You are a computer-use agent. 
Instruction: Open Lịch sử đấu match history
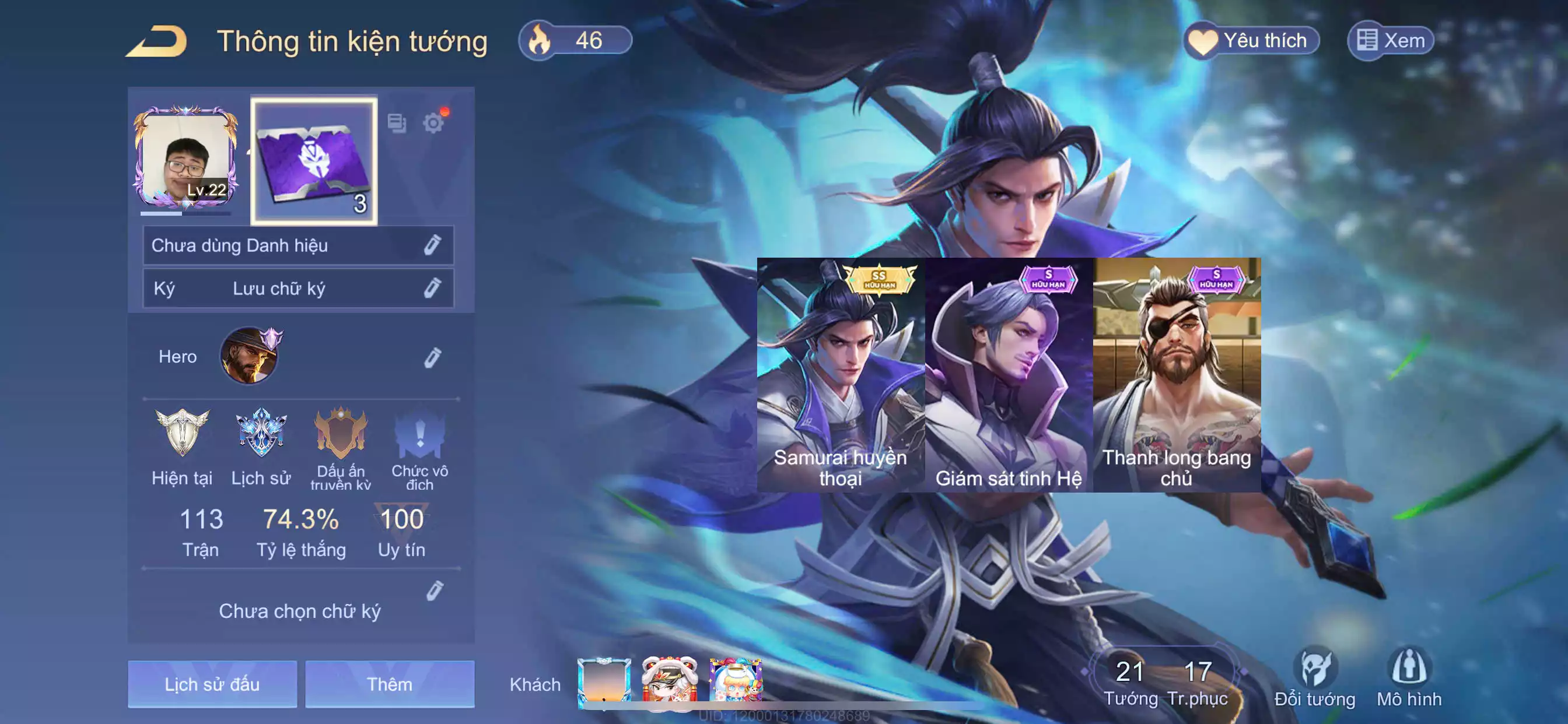pos(212,684)
